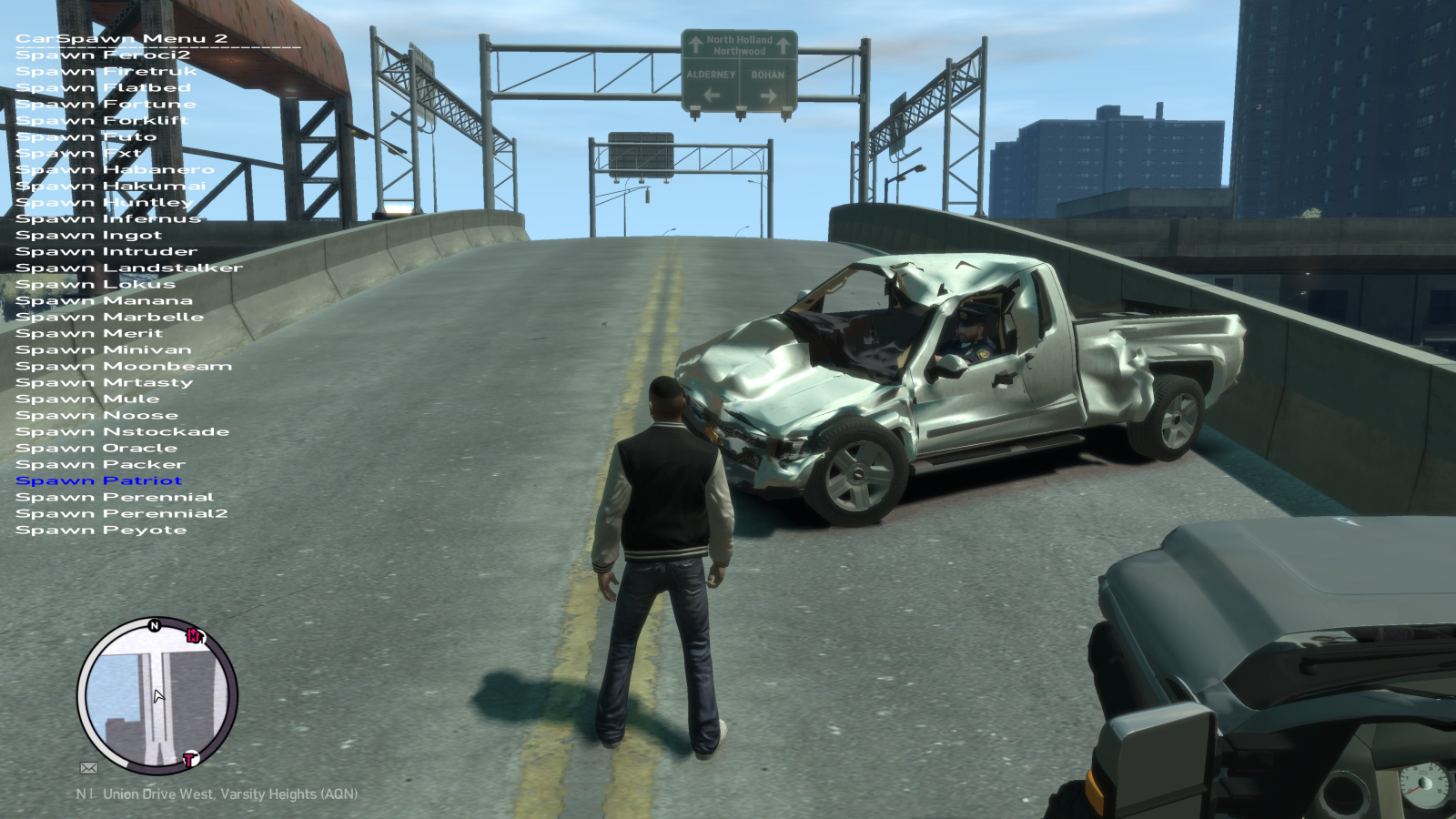Viewport: 1456px width, 819px height.
Task: Select the Spawn Merit option
Action: [89, 333]
